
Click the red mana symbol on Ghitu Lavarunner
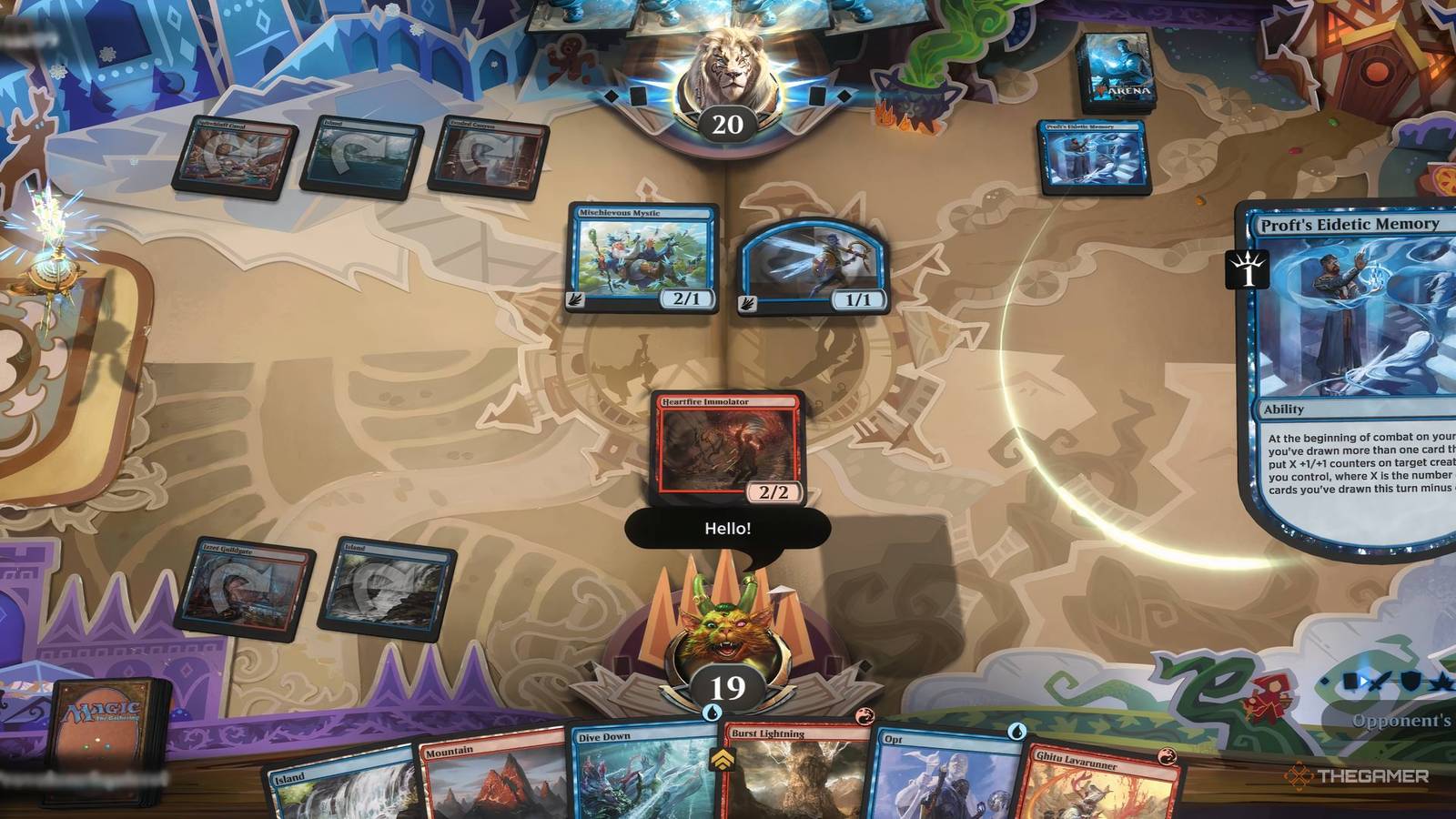coord(1166,756)
